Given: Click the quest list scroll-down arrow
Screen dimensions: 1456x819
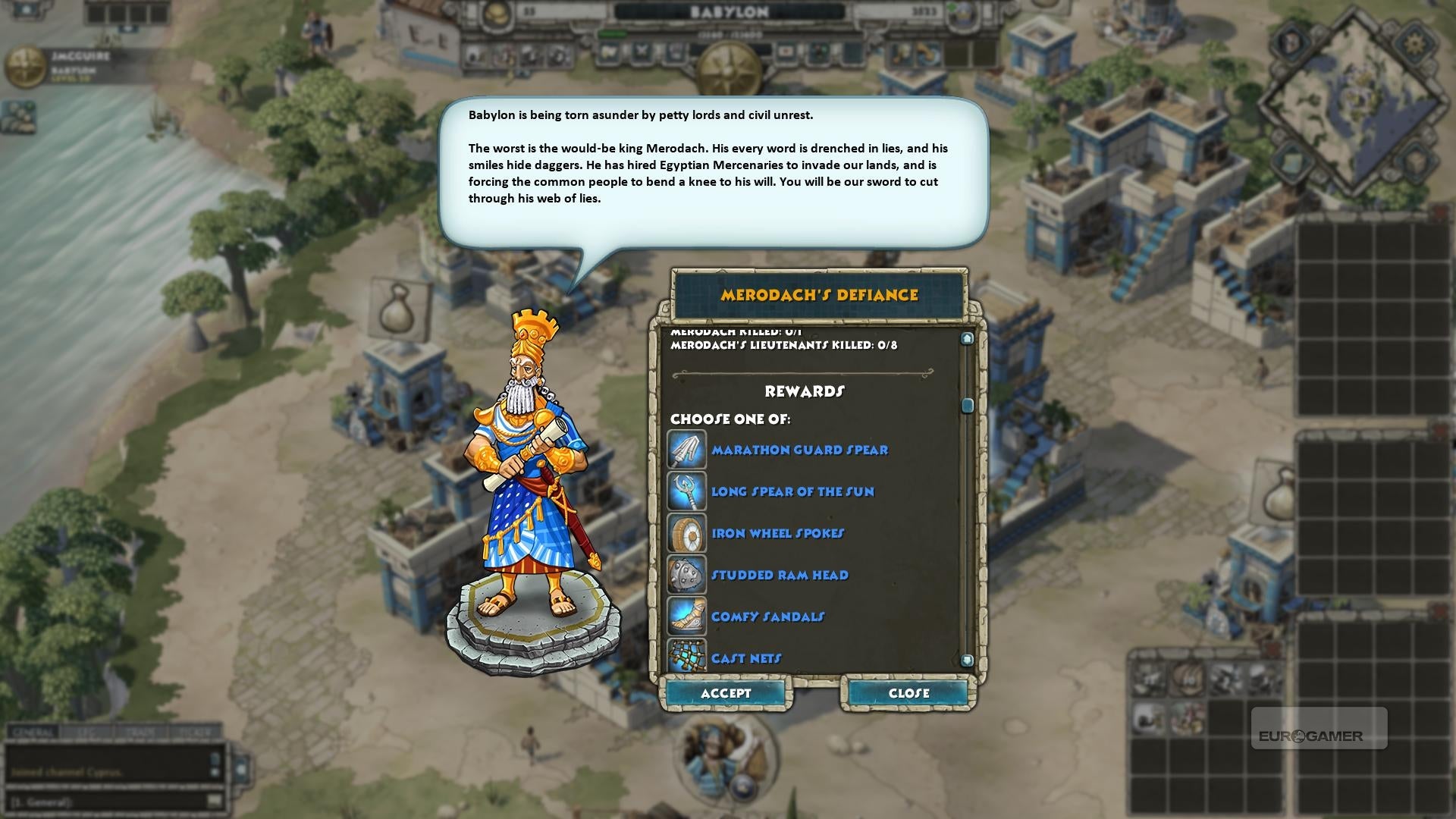Looking at the screenshot, I should click(967, 661).
